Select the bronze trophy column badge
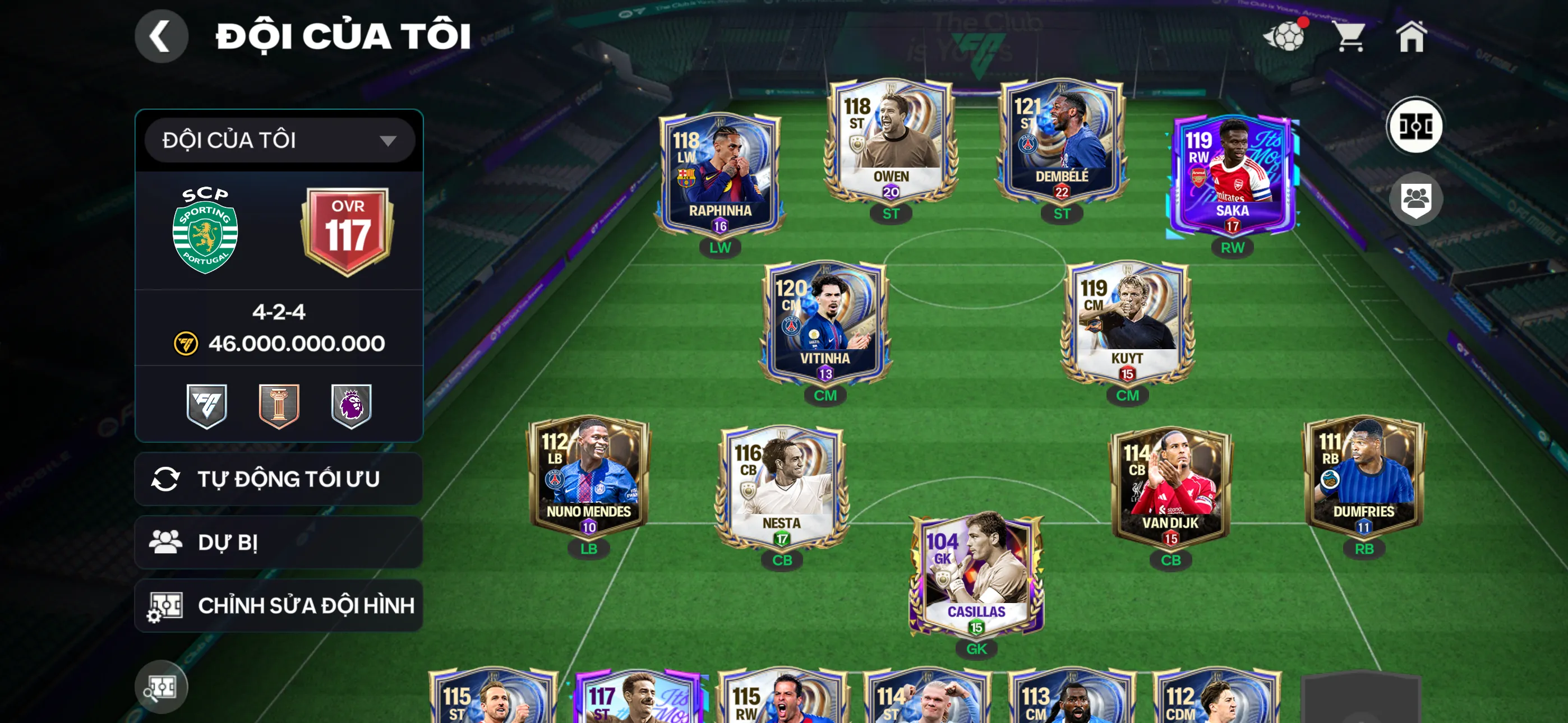 [x=279, y=406]
